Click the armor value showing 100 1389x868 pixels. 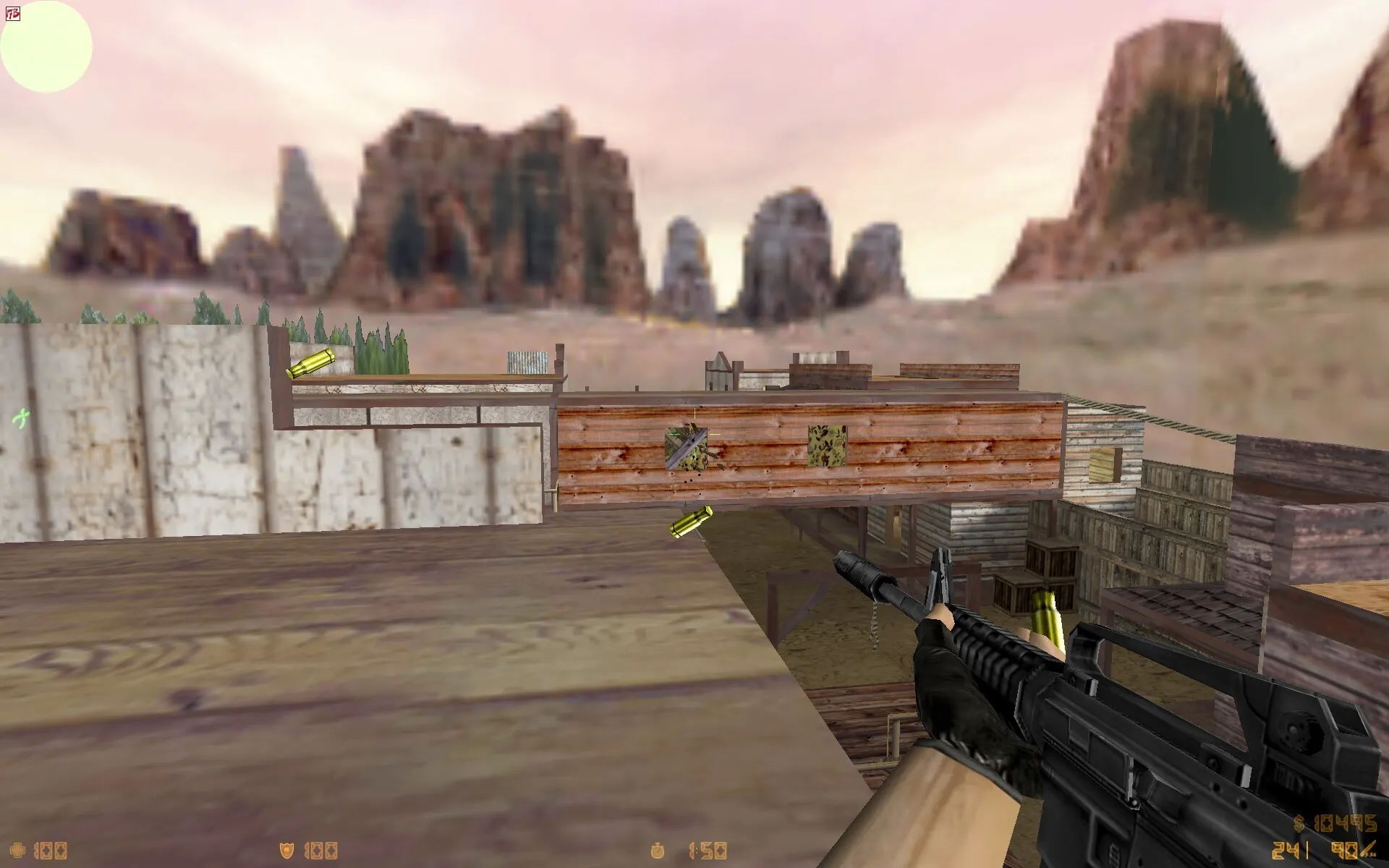[x=322, y=851]
